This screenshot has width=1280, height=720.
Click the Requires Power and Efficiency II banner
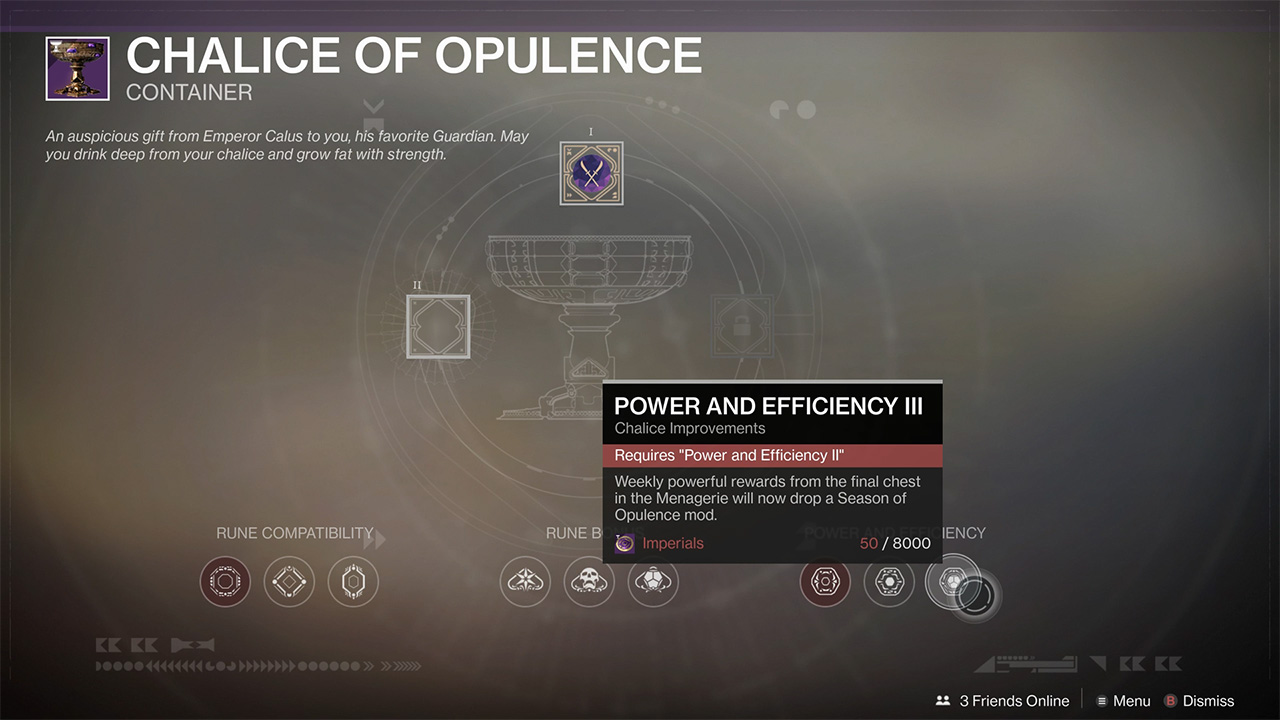pos(772,455)
